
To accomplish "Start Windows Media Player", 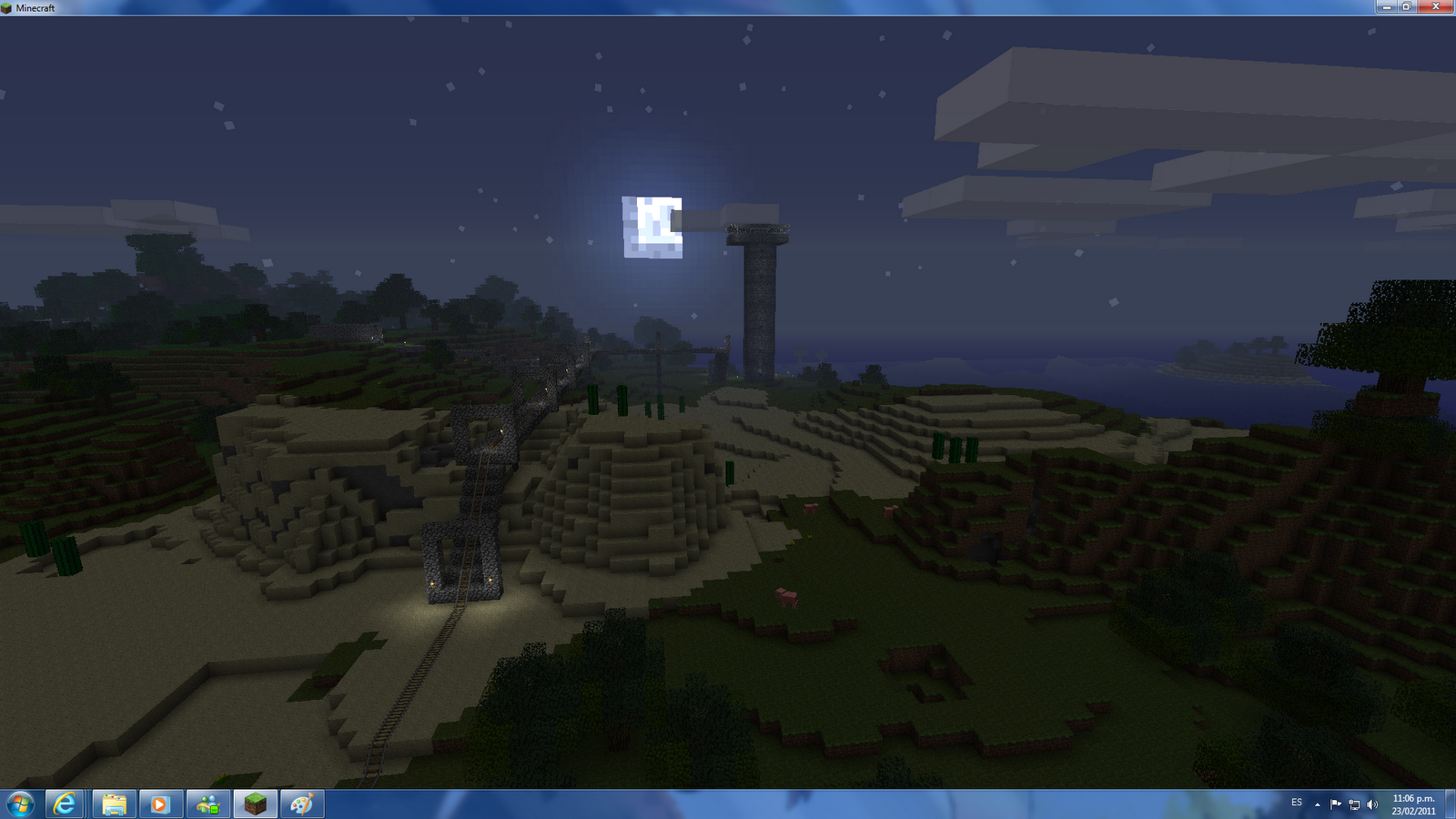I will (x=160, y=804).
